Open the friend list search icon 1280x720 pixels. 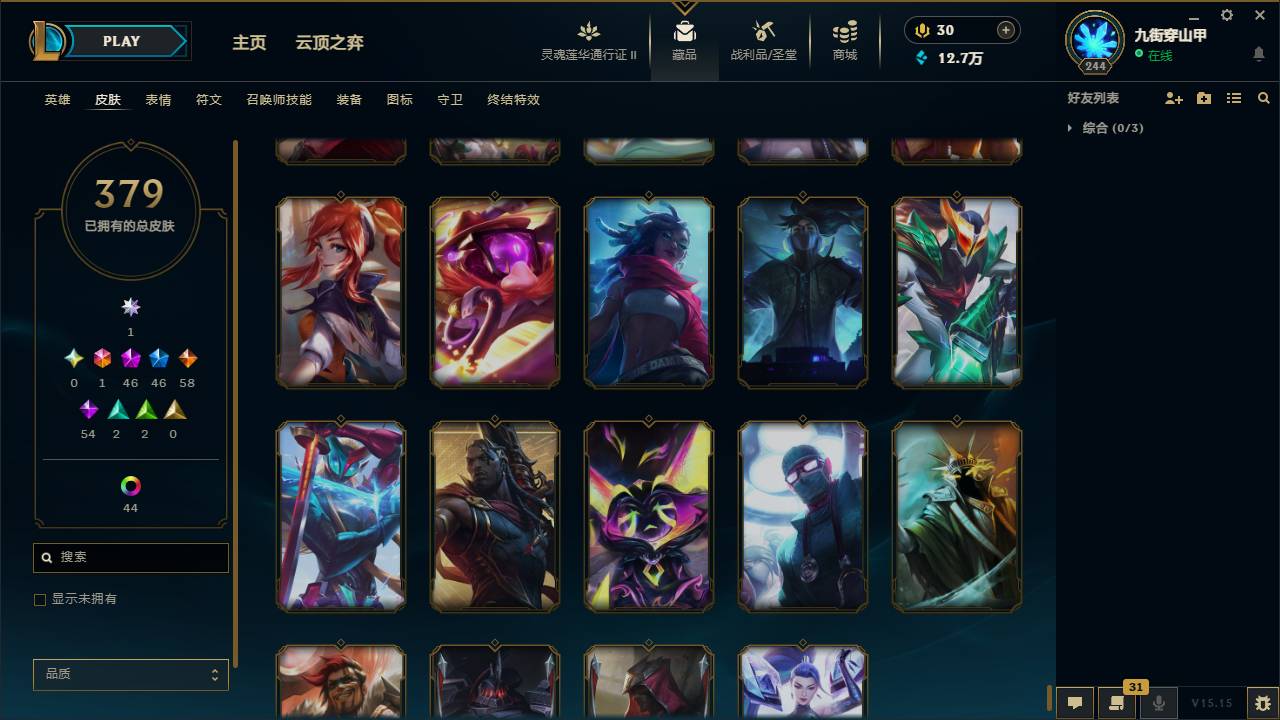1264,98
